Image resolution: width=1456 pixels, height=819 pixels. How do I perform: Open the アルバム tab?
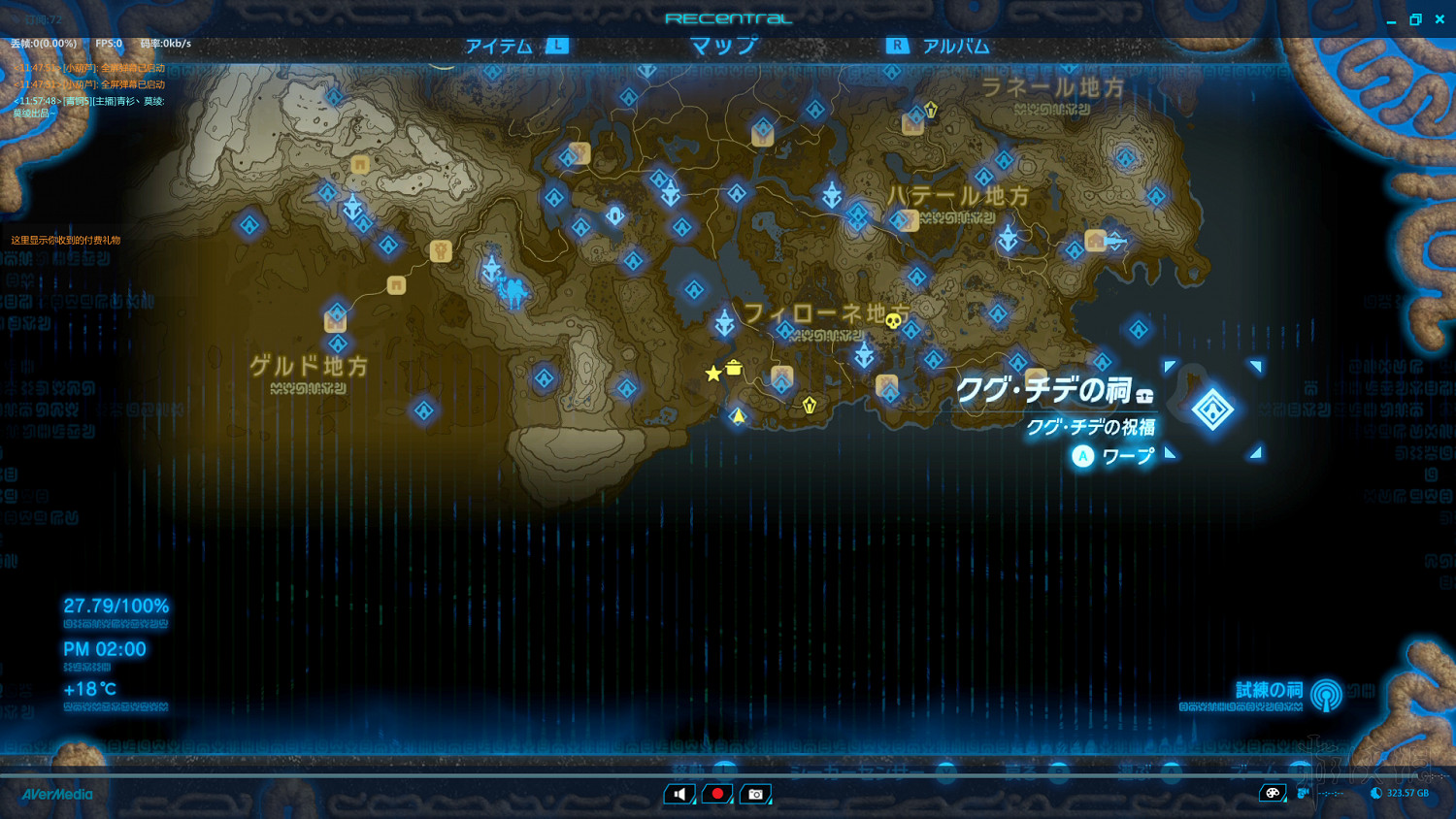[x=957, y=45]
